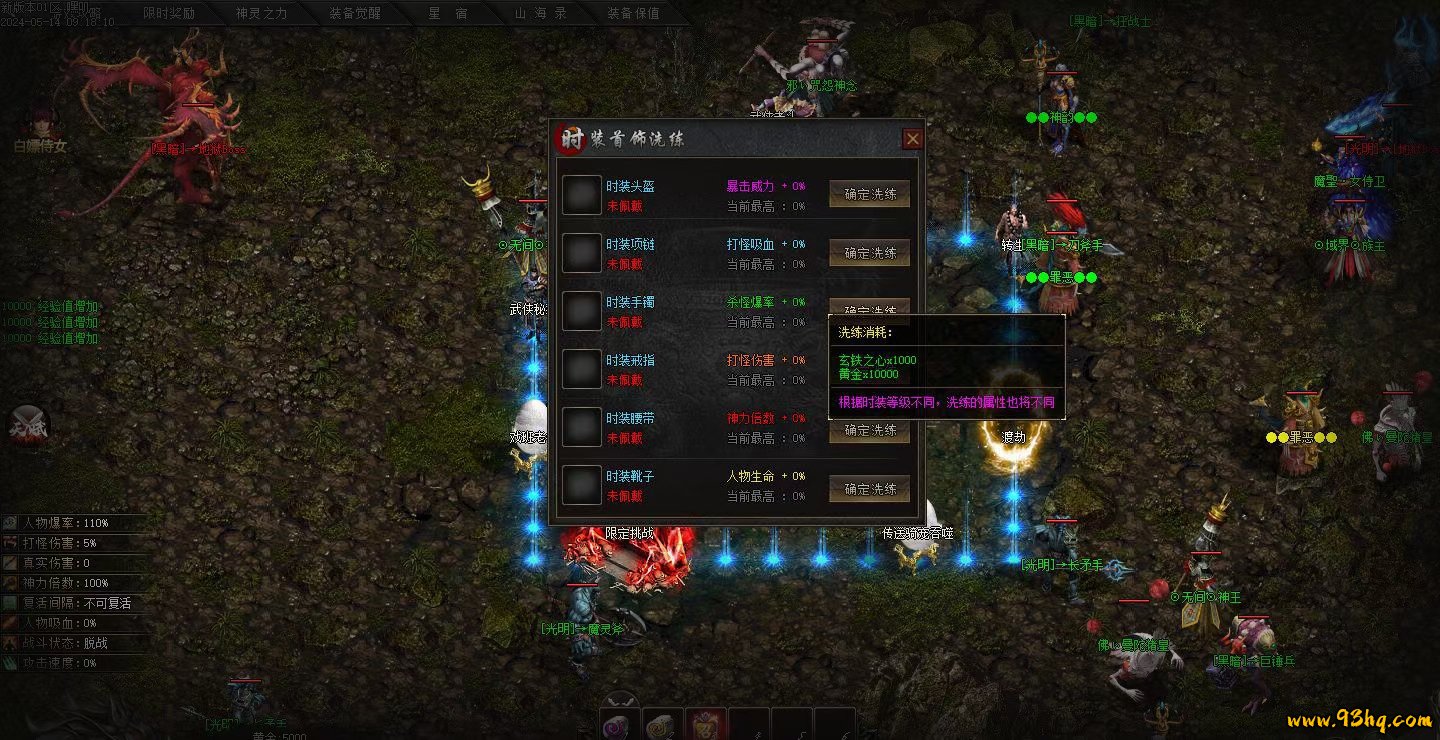Open the 装备觉醒 menu tab

355,13
